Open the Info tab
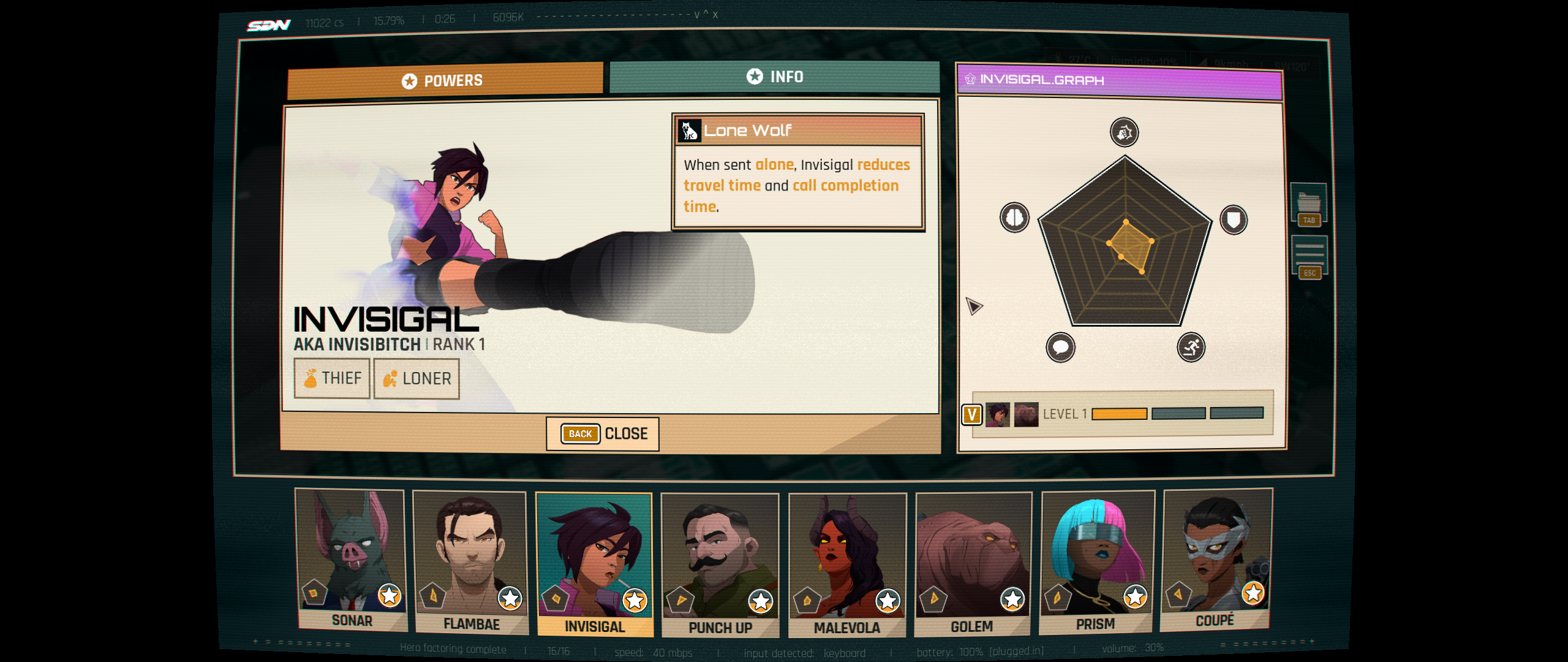 pyautogui.click(x=774, y=77)
